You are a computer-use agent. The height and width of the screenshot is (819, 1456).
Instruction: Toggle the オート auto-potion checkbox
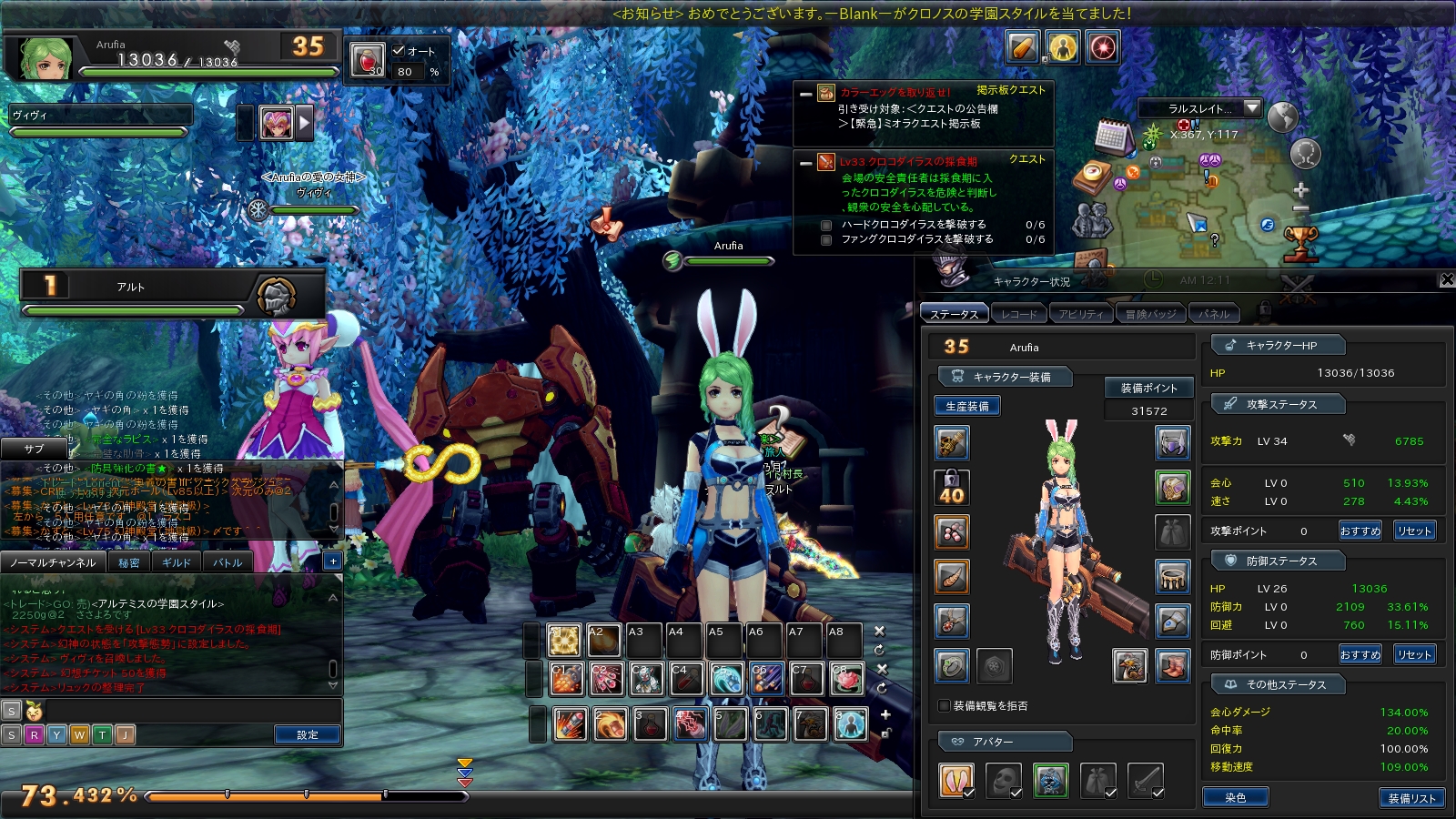tap(399, 51)
